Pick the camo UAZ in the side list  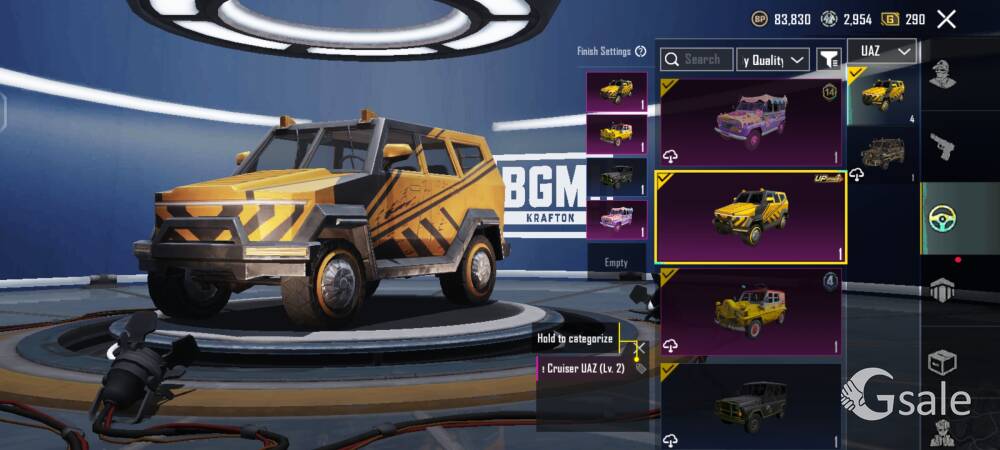tap(882, 154)
